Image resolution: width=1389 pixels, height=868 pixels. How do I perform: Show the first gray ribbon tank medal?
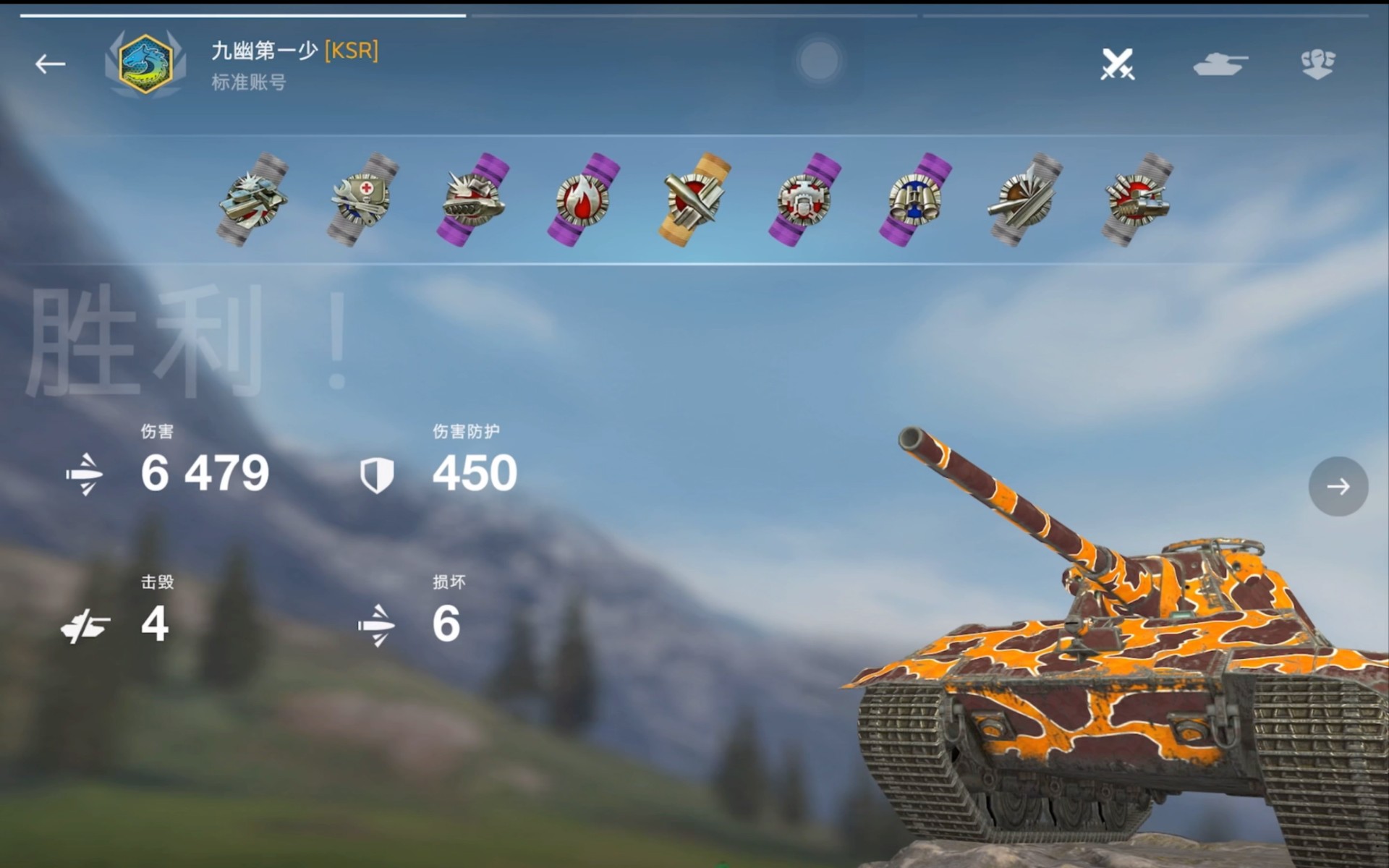click(252, 199)
